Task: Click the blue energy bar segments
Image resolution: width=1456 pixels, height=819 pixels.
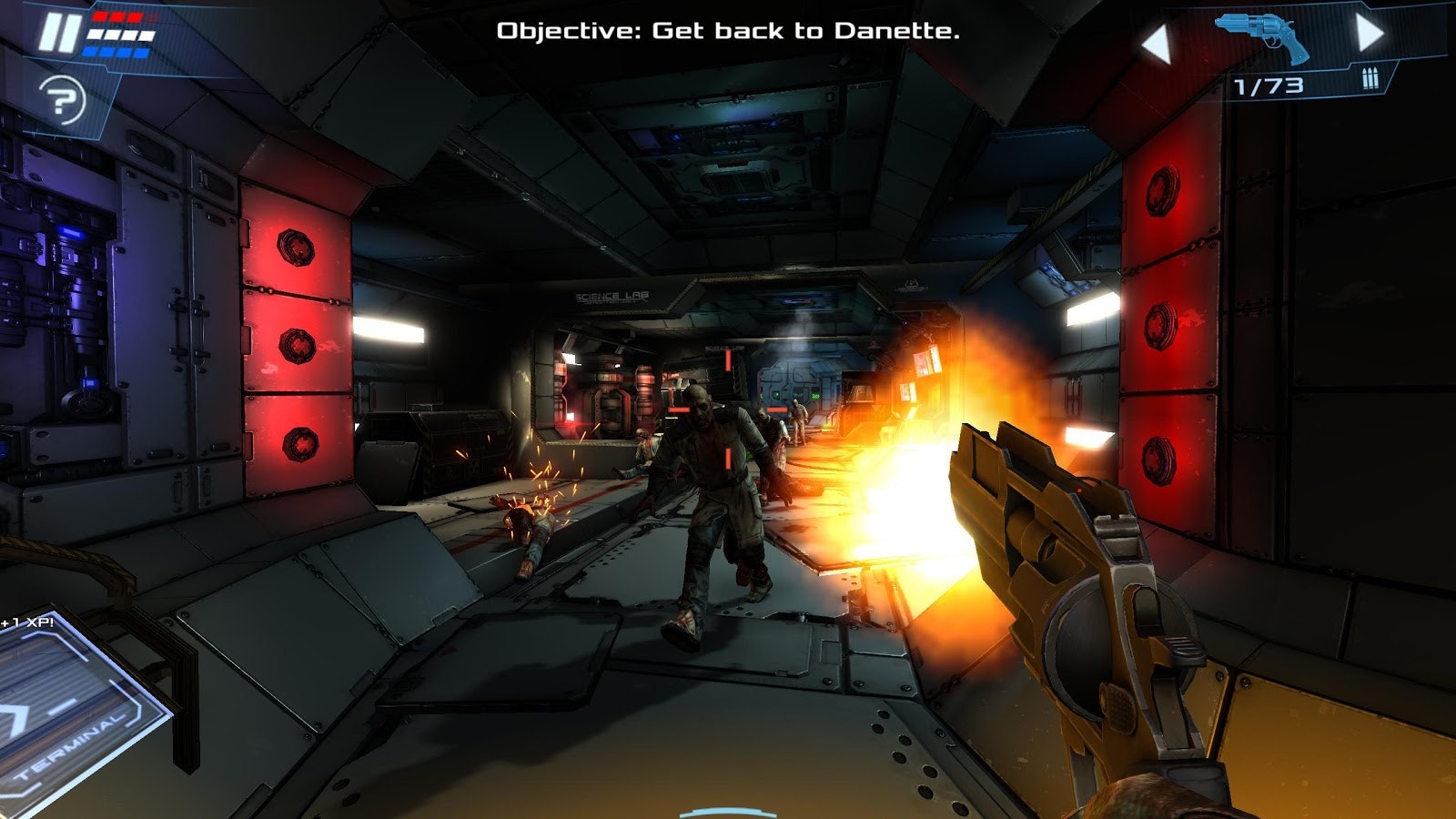Action: [116, 53]
